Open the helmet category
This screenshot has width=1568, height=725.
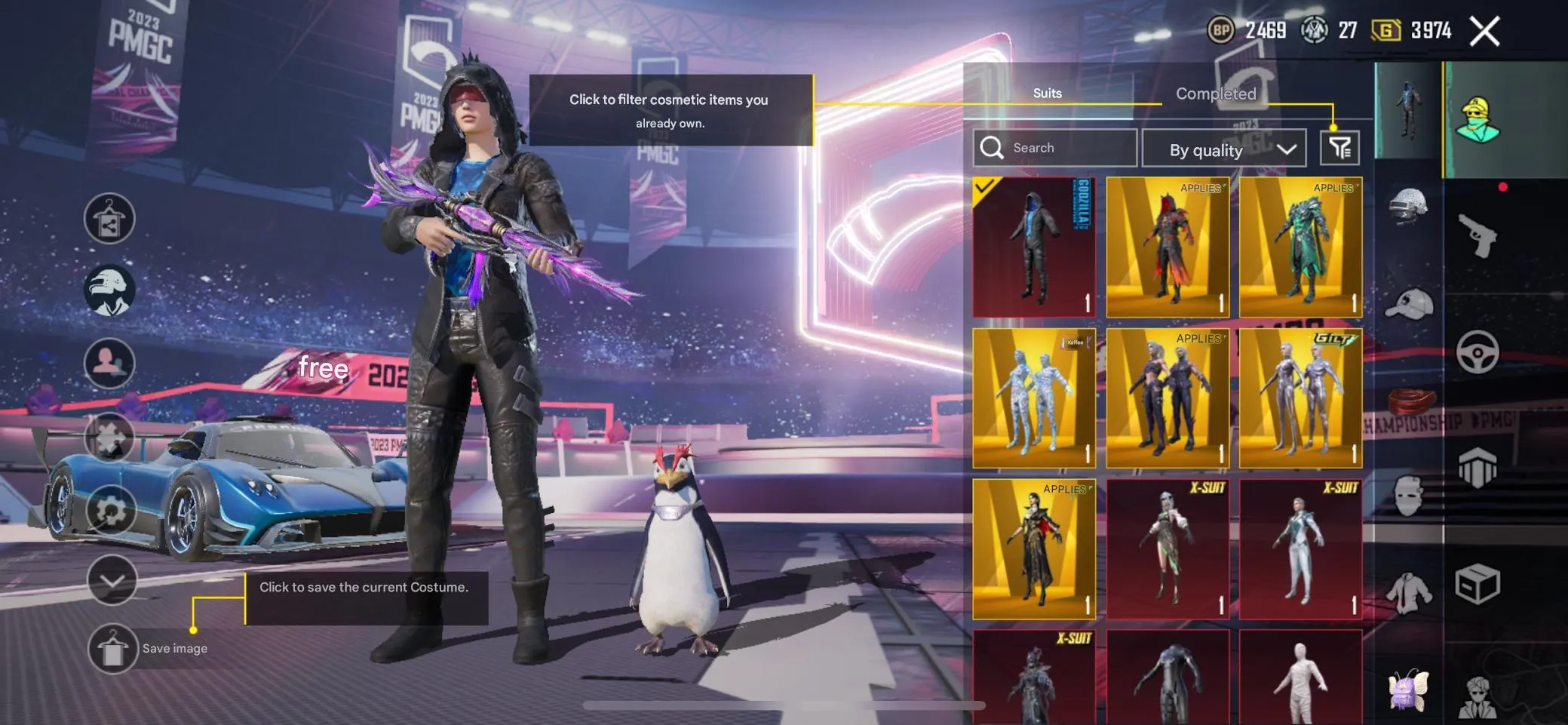point(1408,207)
